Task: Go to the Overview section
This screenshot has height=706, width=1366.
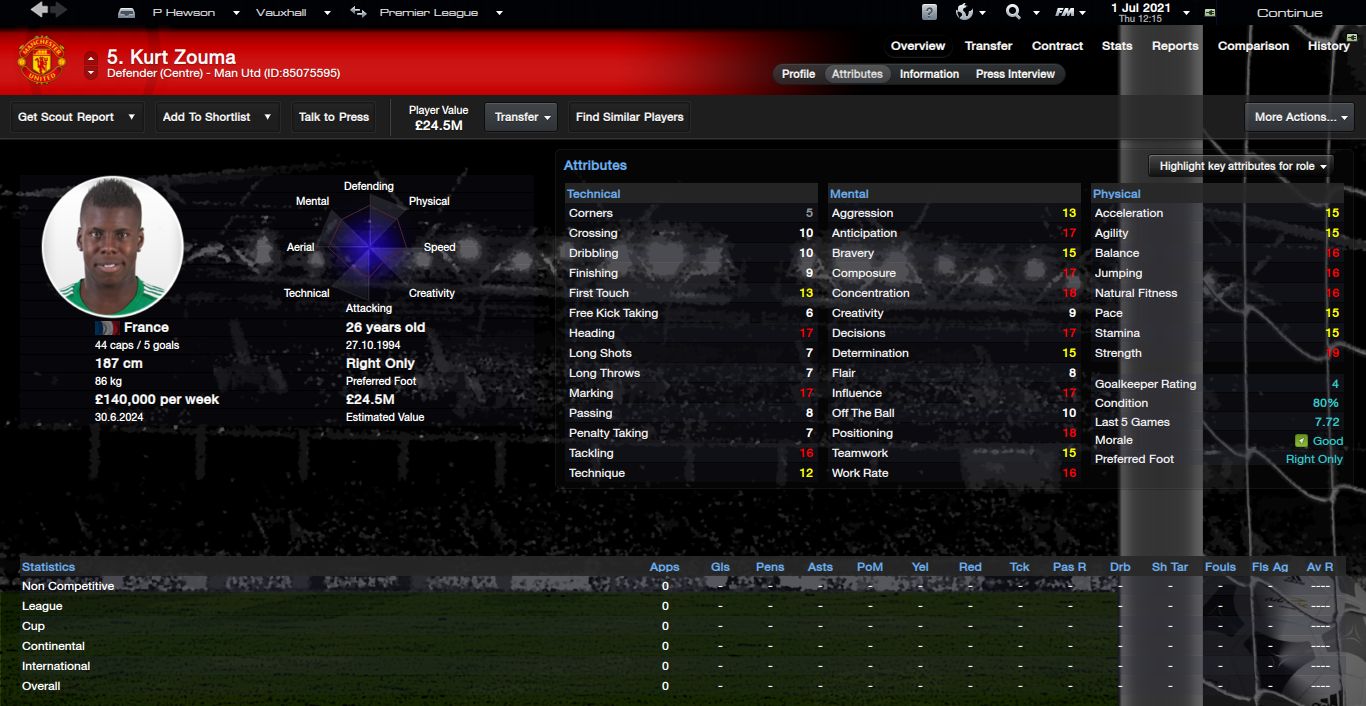Action: point(917,46)
